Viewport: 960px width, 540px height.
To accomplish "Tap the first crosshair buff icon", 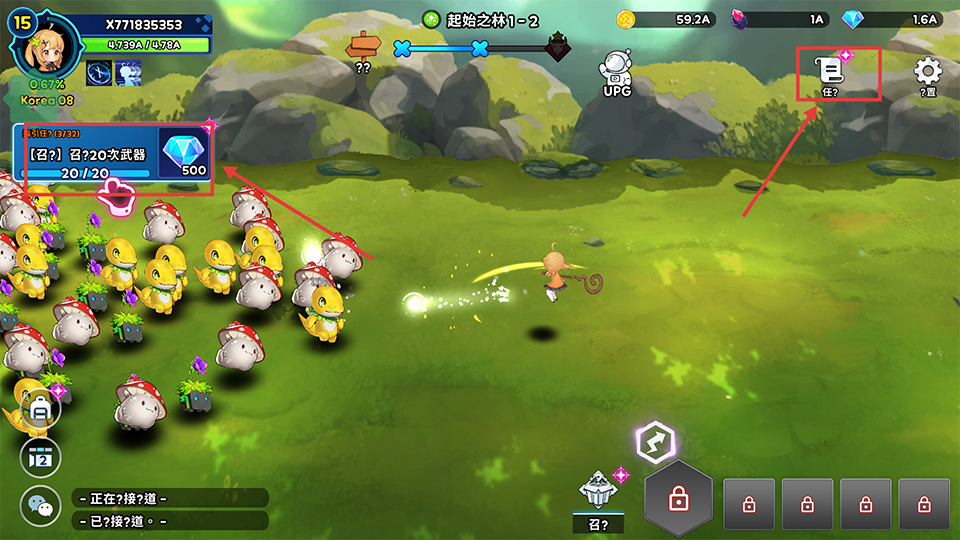I will coord(98,71).
